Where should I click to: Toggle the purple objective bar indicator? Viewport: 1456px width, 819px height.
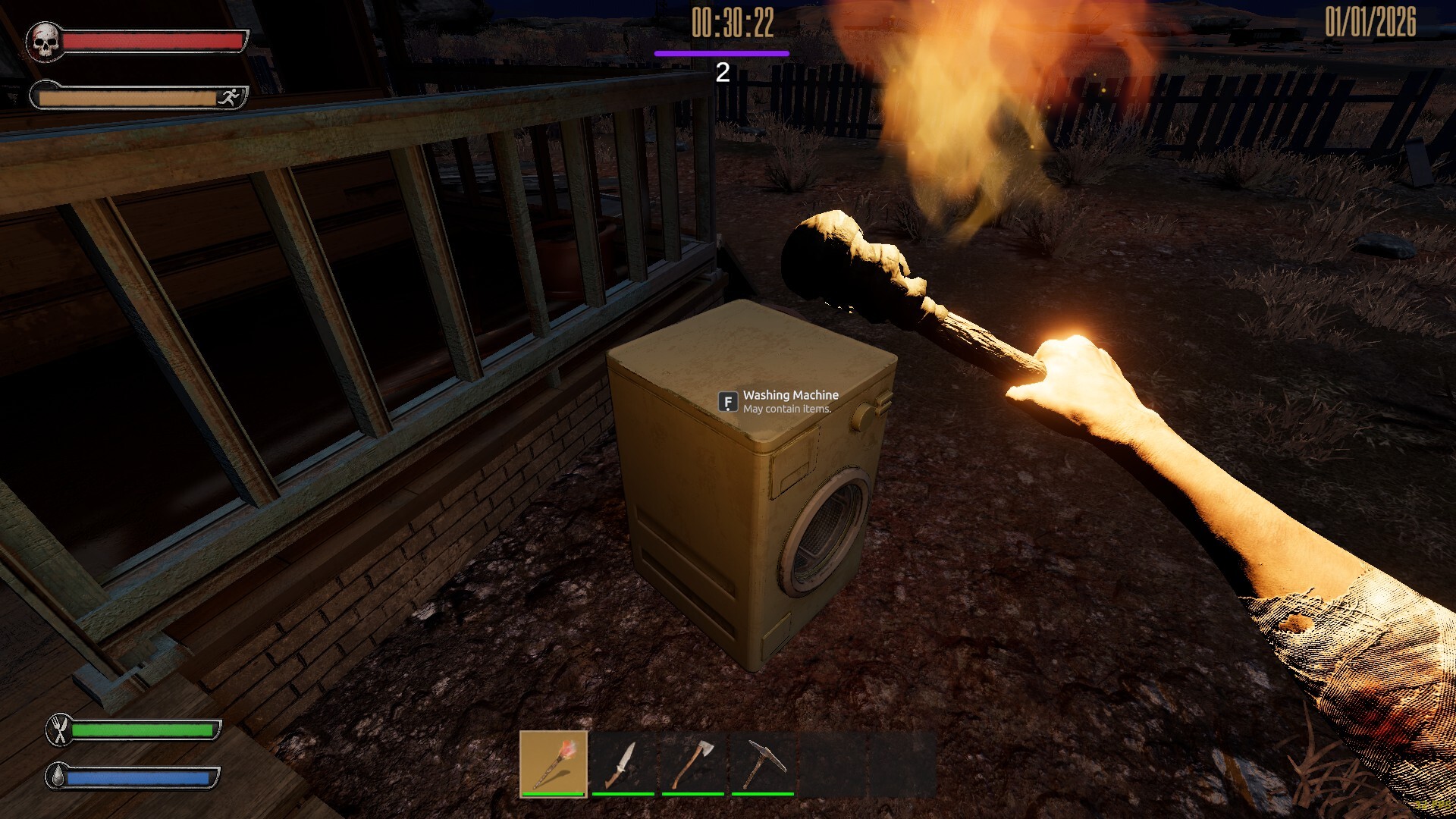720,53
